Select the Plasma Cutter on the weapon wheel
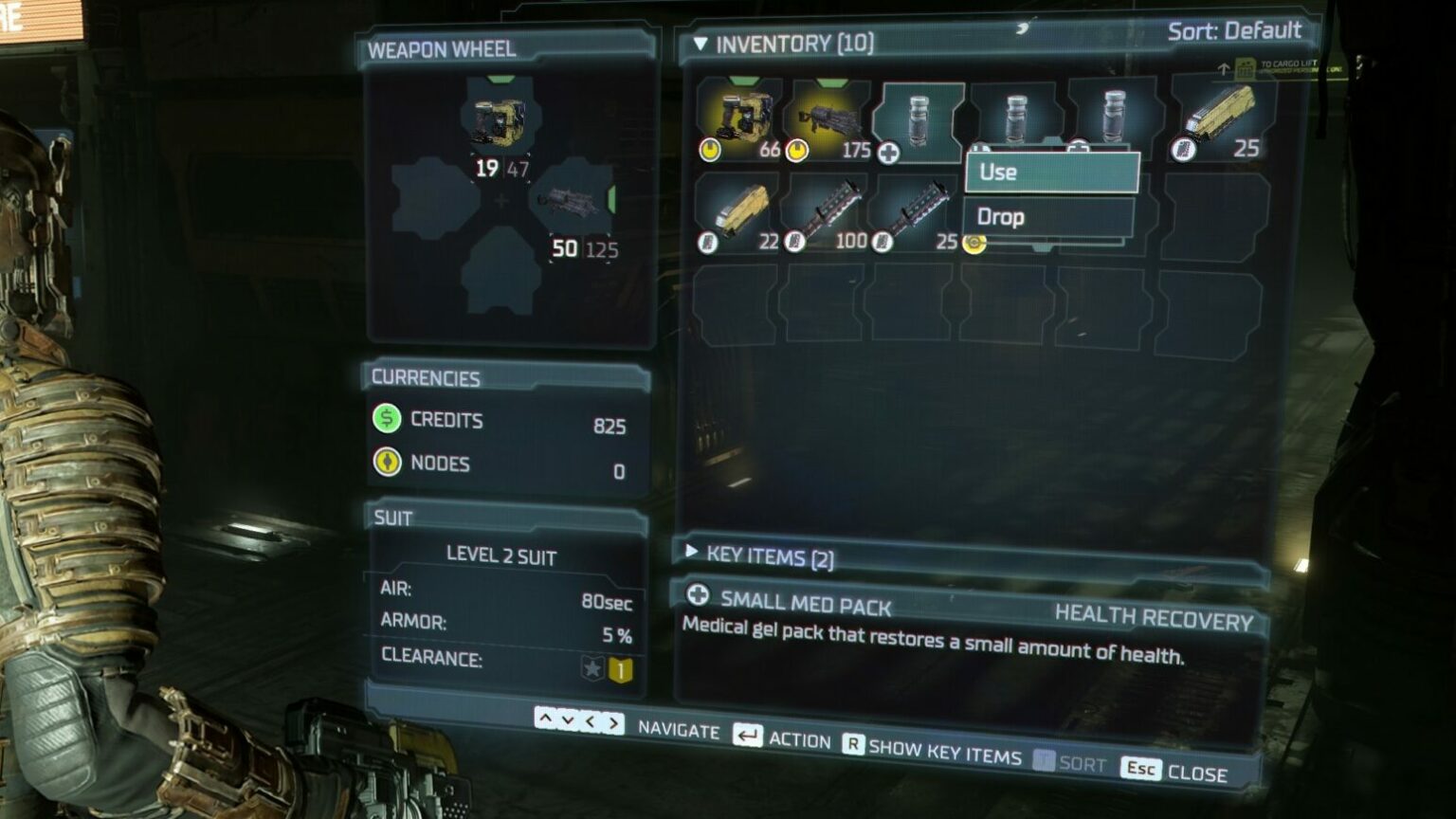The width and height of the screenshot is (1456, 819). 498,118
